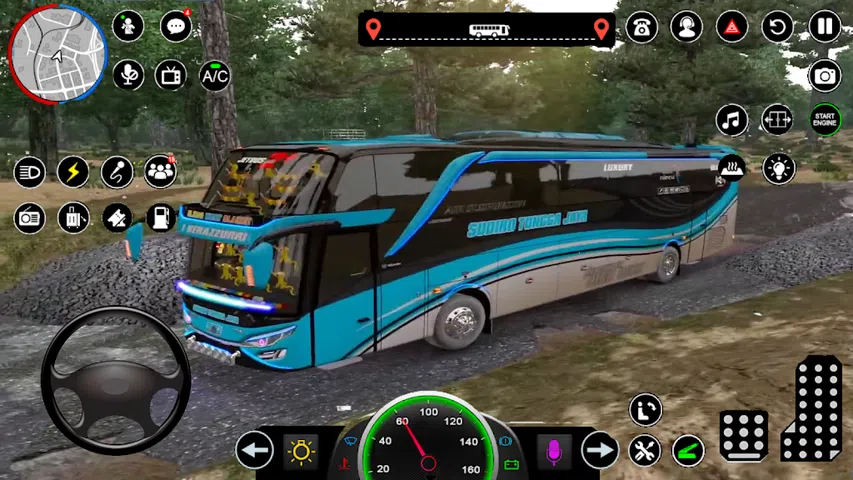Reset the bus with the circular arrow

pos(777,27)
